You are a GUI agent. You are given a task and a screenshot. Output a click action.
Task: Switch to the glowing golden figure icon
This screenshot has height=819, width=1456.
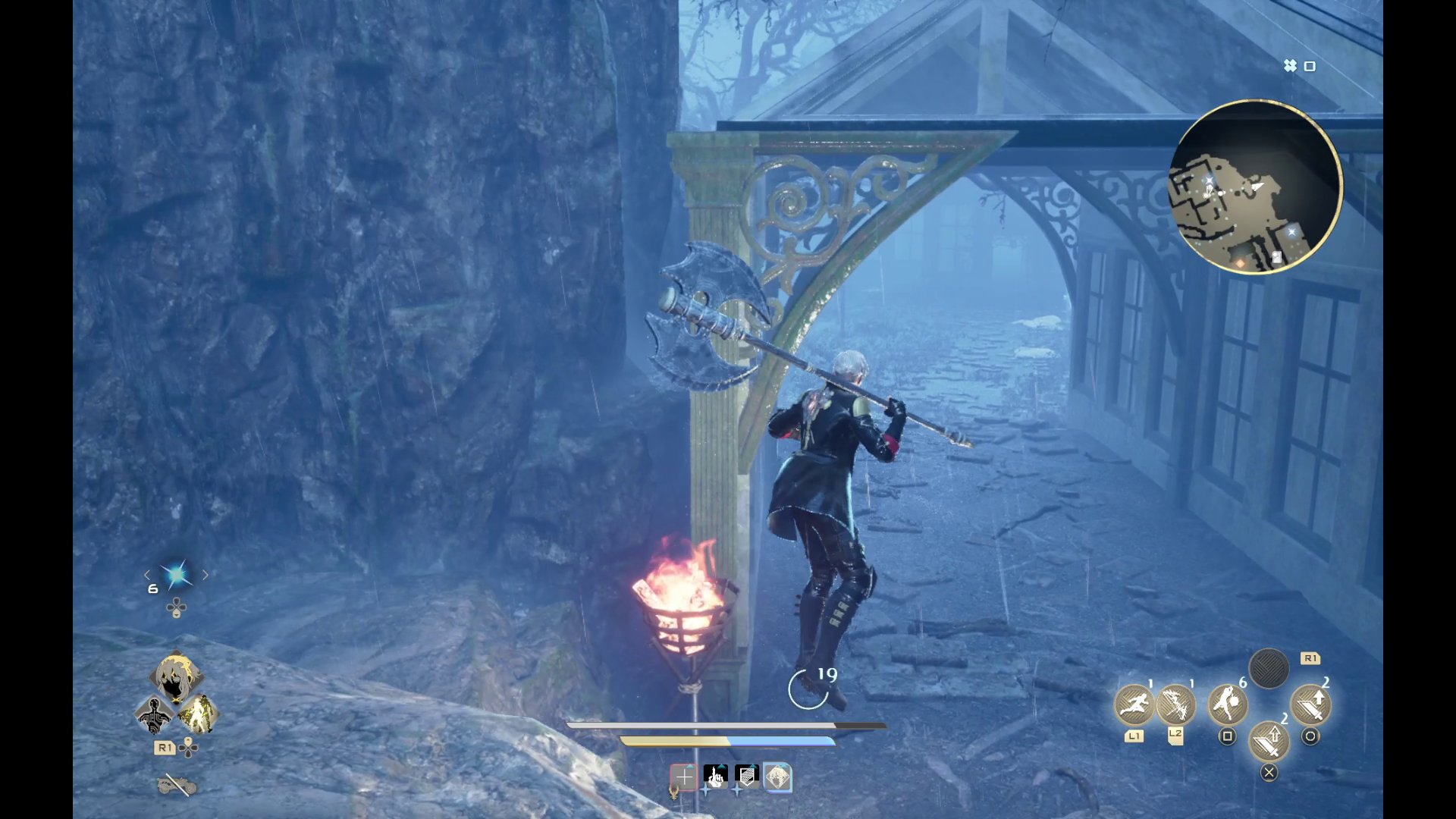(x=198, y=714)
